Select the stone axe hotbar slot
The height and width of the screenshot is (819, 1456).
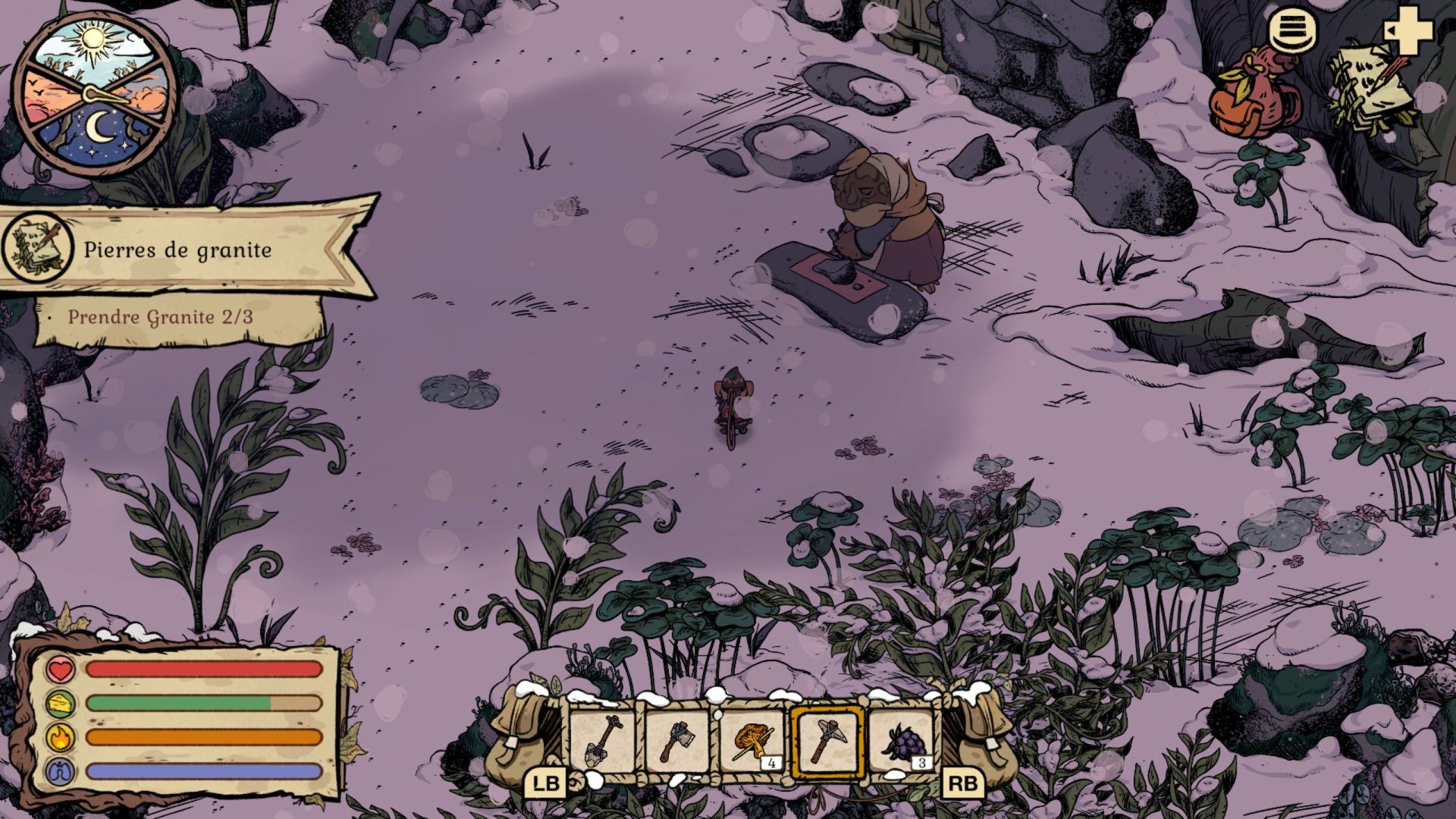point(677,741)
